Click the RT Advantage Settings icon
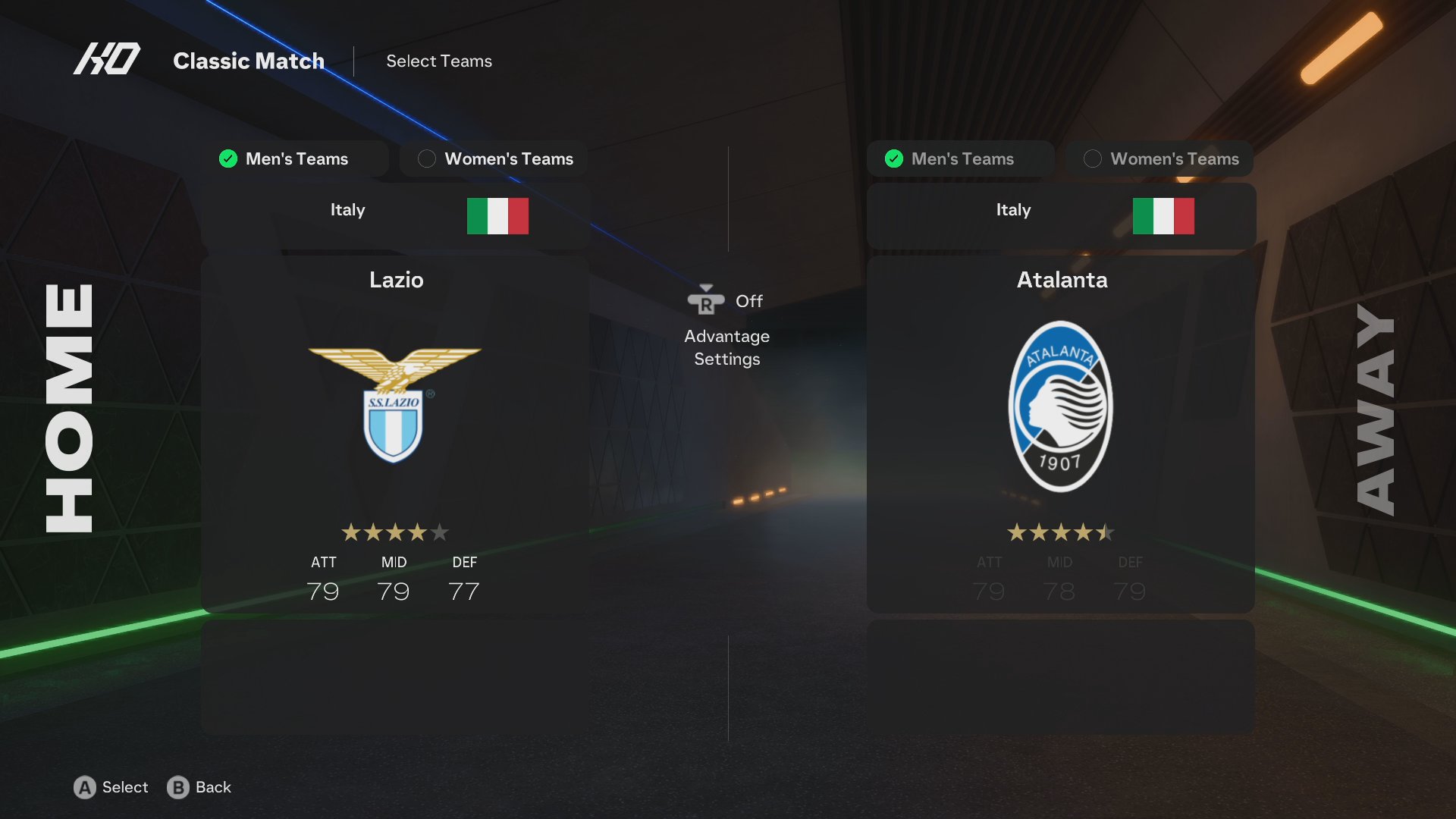The width and height of the screenshot is (1456, 819). tap(706, 301)
